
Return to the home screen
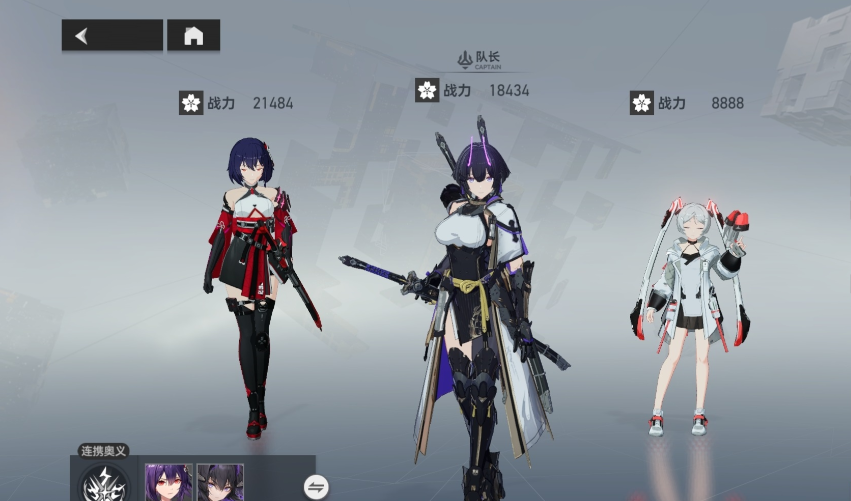[193, 36]
